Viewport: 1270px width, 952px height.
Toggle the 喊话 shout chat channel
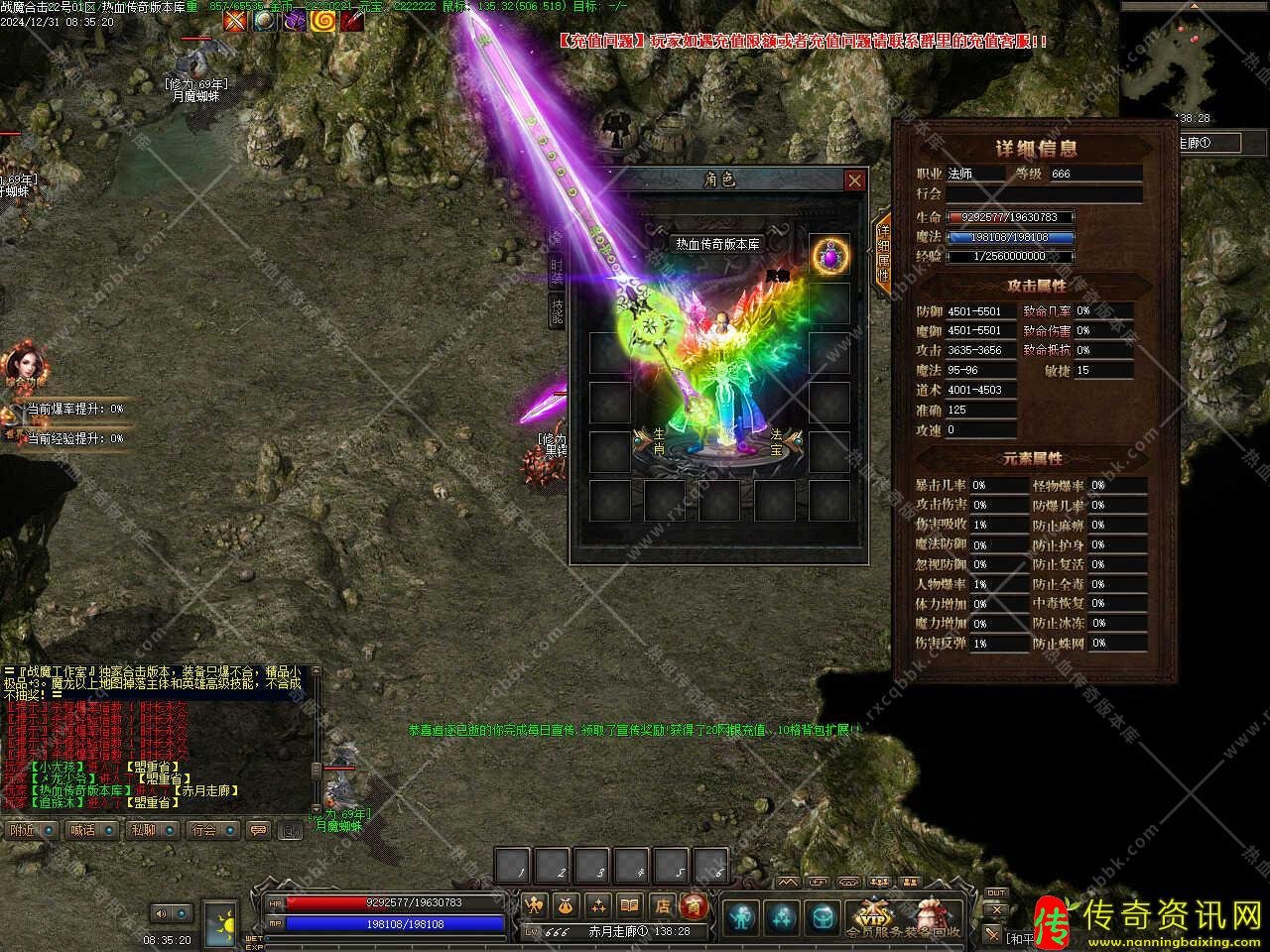(x=90, y=829)
